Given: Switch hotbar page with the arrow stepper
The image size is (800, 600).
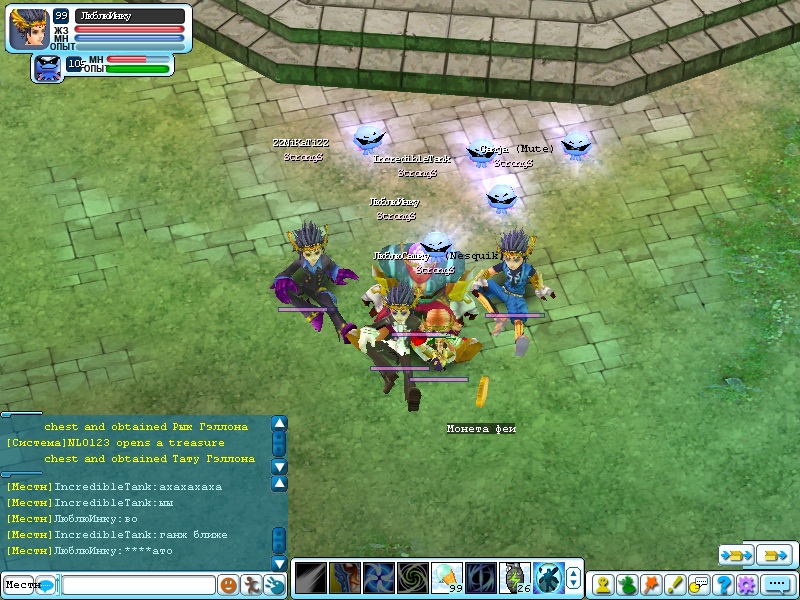Looking at the screenshot, I should point(574,578).
